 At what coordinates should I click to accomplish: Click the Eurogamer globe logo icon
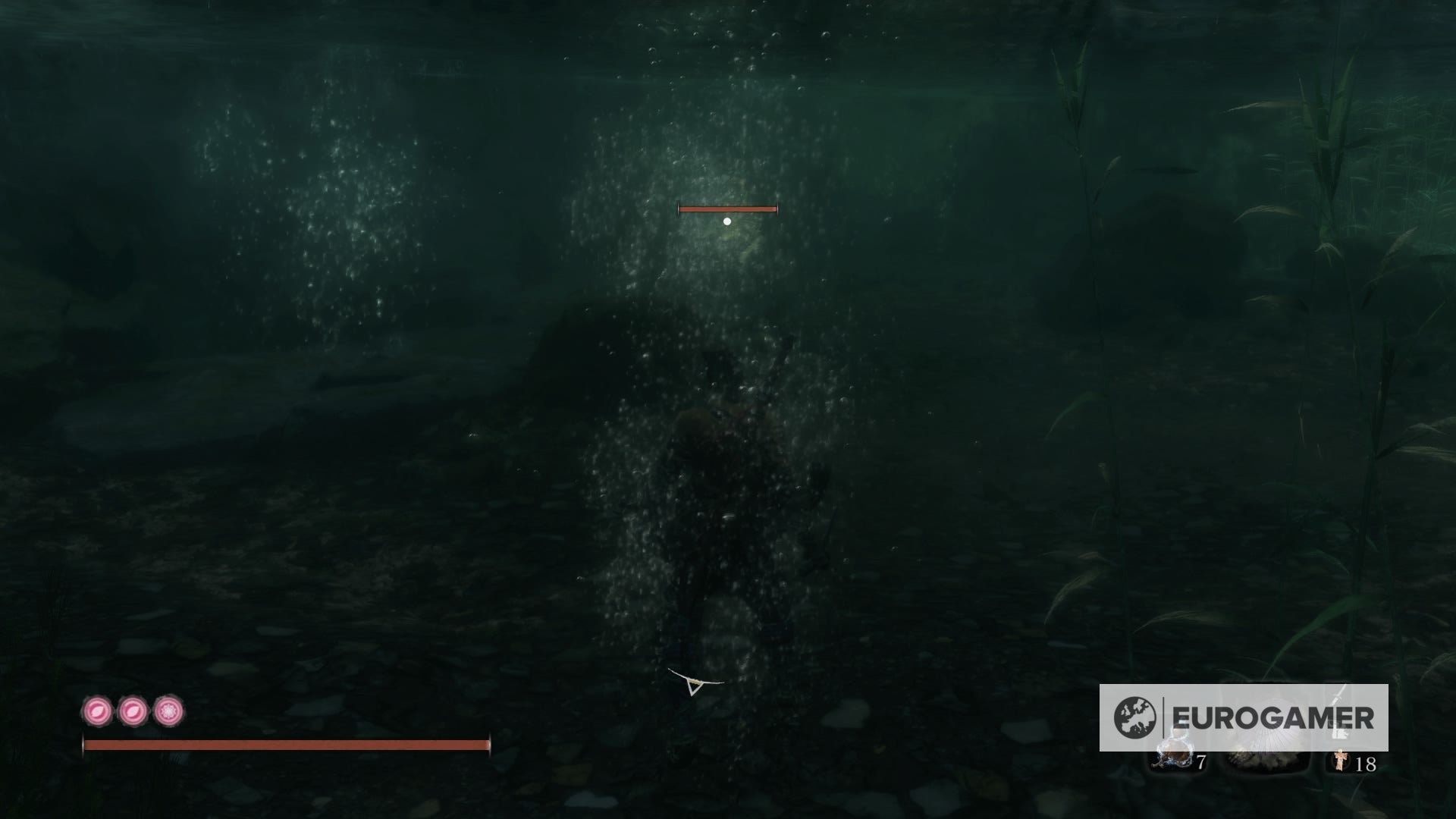[1134, 716]
